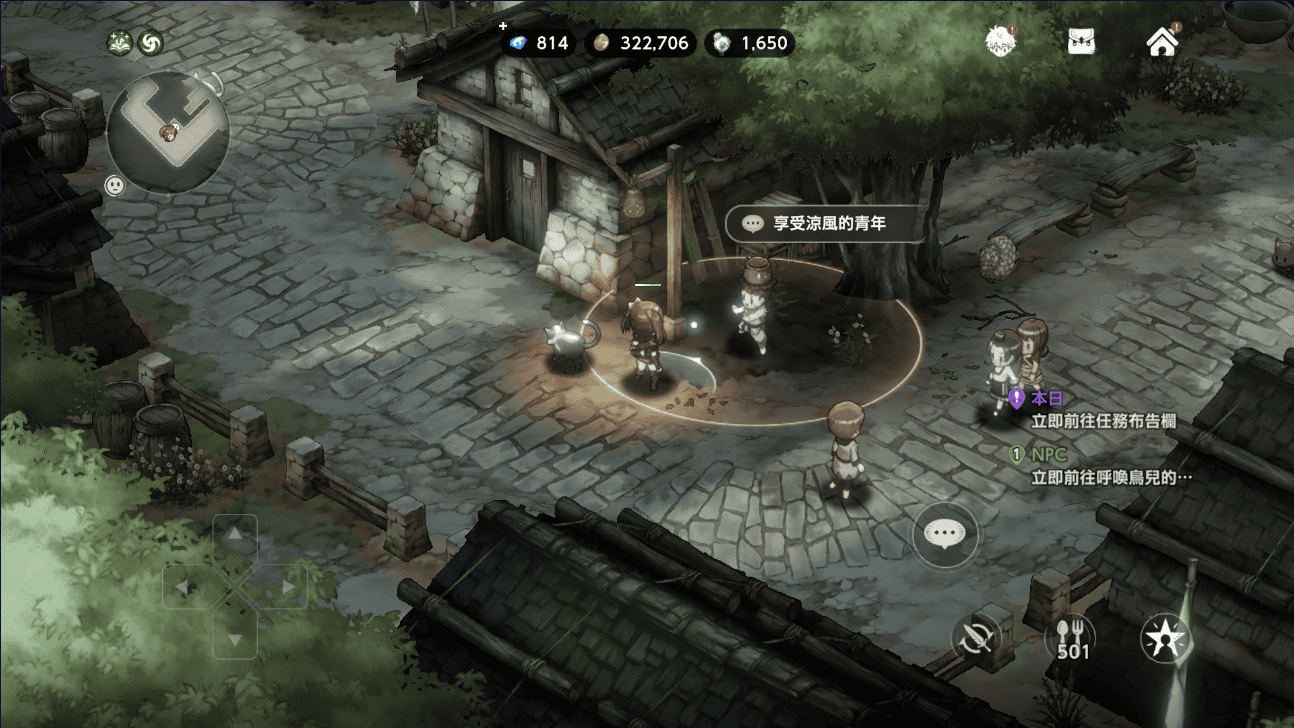
Task: Tap the blue gem currency counter
Action: [x=540, y=43]
